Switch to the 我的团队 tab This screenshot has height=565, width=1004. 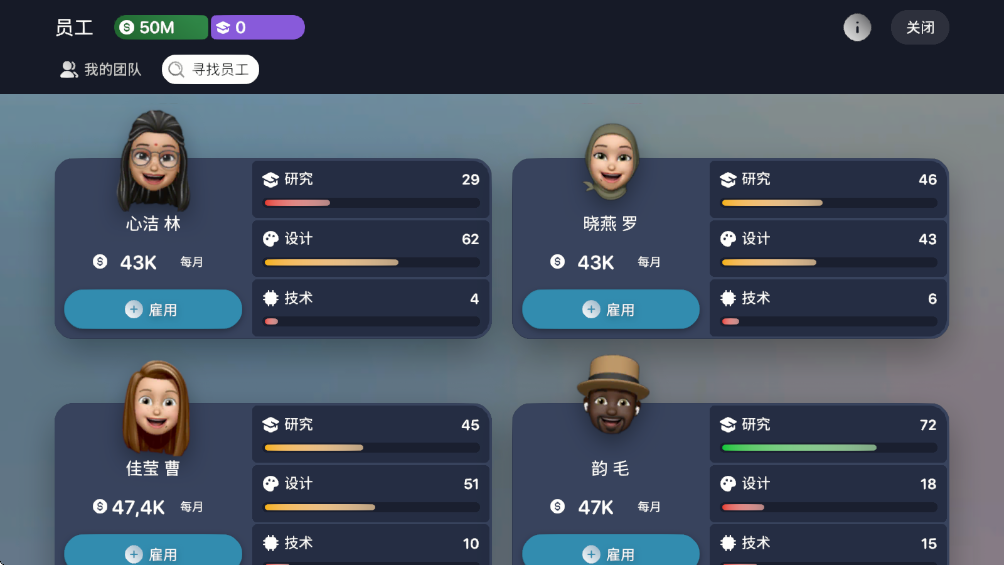point(101,70)
